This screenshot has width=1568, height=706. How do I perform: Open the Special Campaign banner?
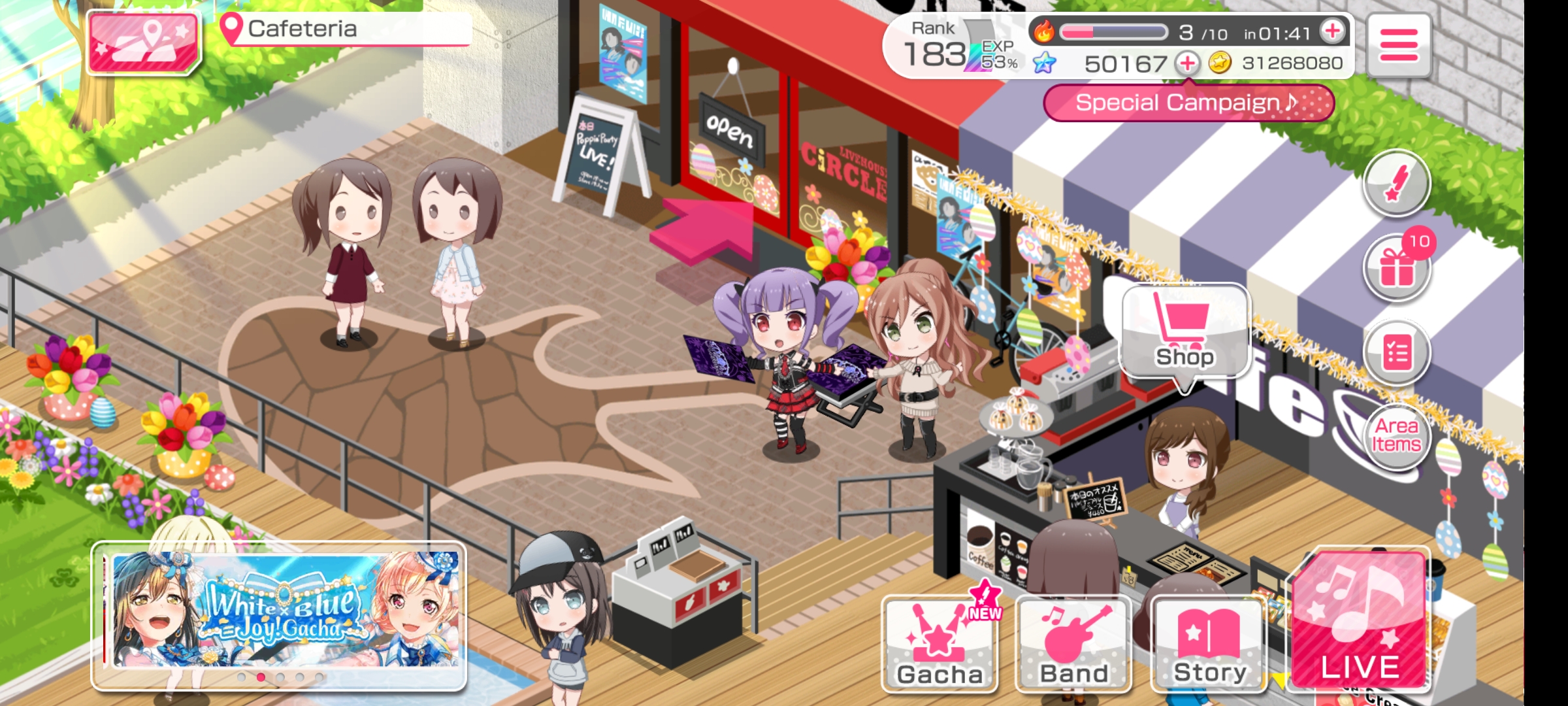pyautogui.click(x=1188, y=103)
